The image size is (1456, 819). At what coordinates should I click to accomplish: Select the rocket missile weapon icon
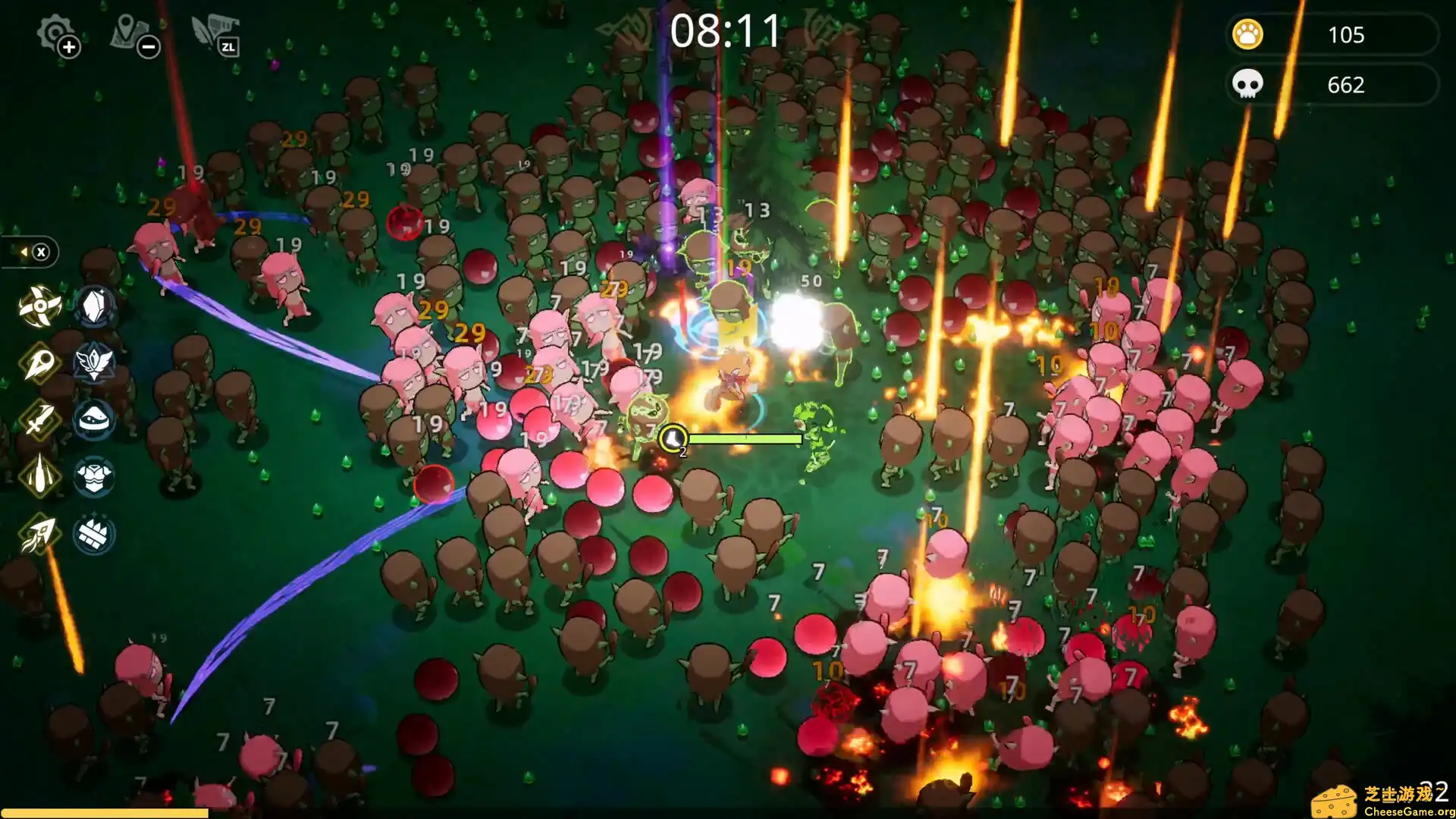(x=39, y=534)
